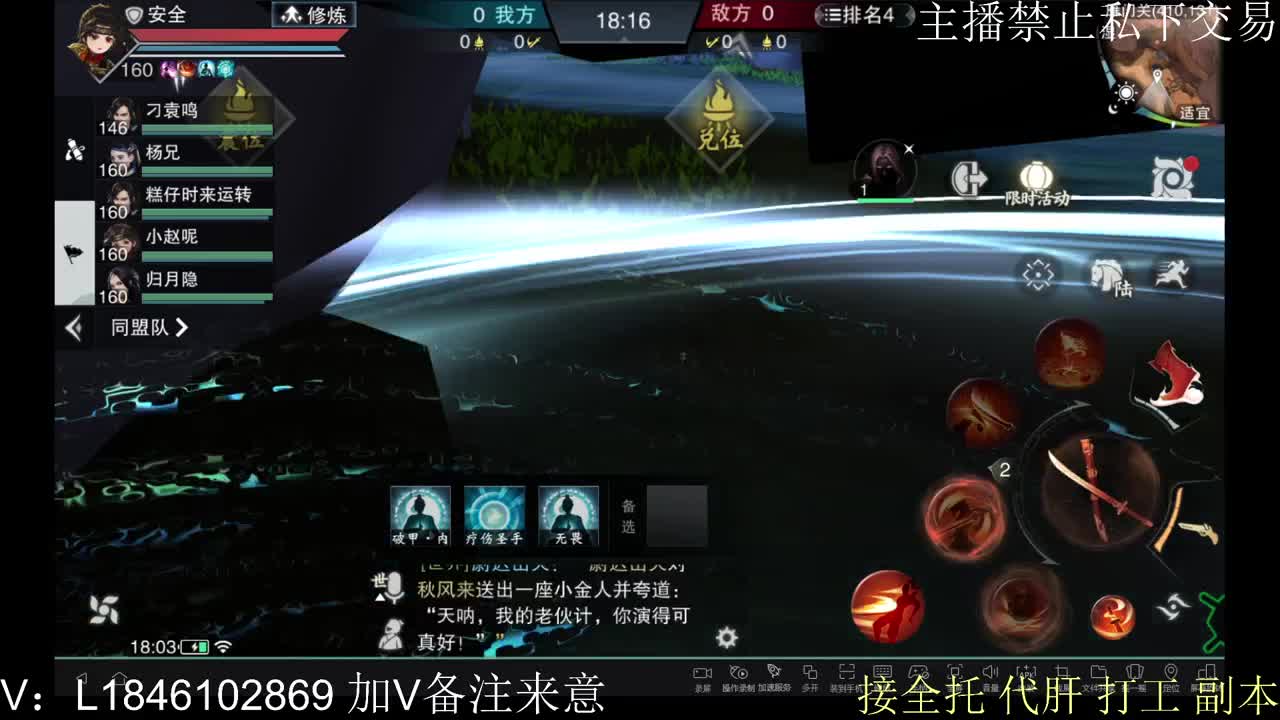The width and height of the screenshot is (1280, 720).
Task: Click the 疗伤圣手 buff icon
Action: tap(494, 513)
